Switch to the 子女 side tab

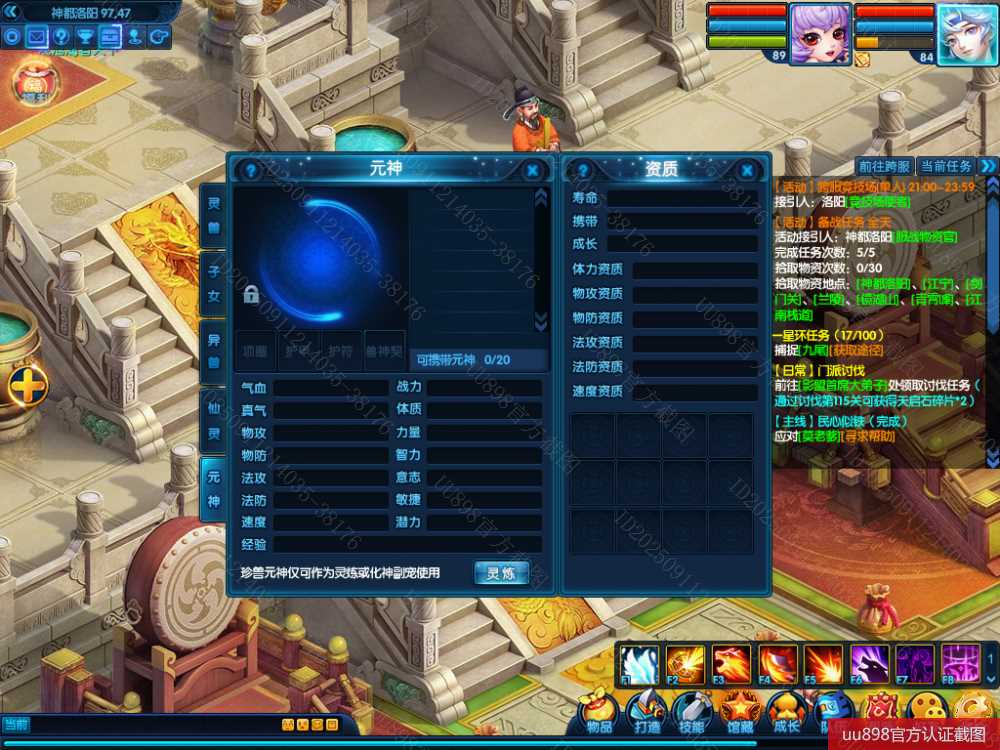(213, 283)
